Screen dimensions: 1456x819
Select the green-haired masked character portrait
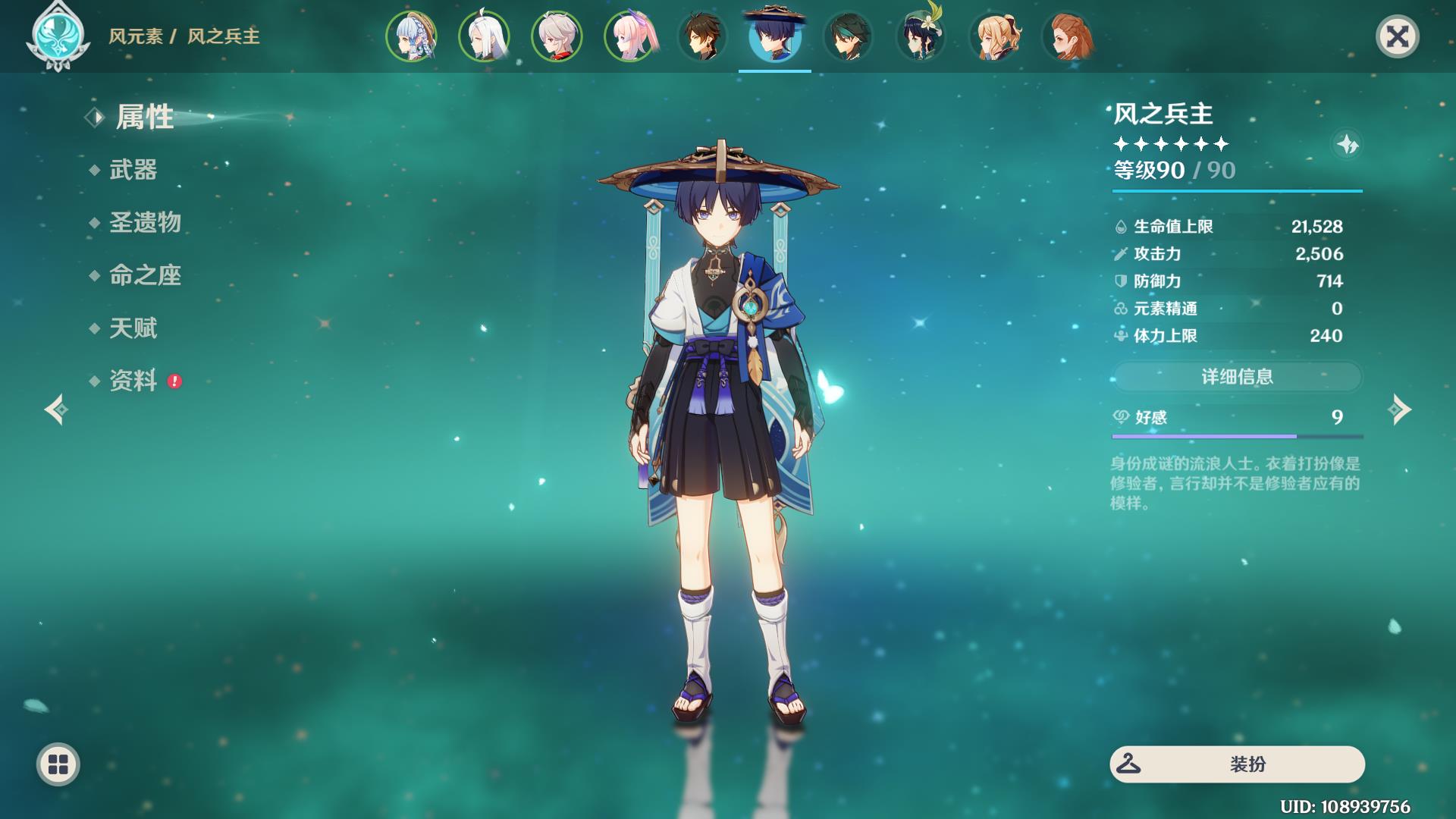click(848, 36)
